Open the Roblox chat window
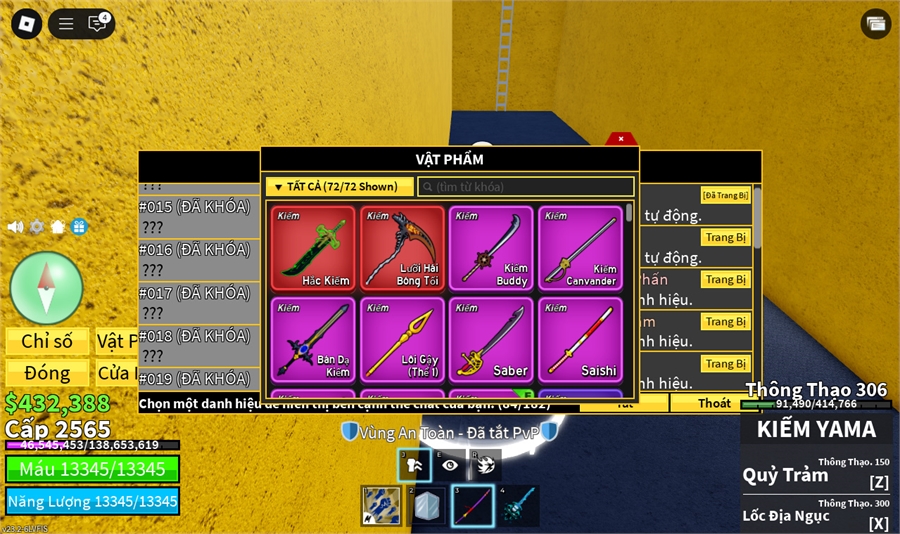This screenshot has height=534, width=900. (x=97, y=23)
